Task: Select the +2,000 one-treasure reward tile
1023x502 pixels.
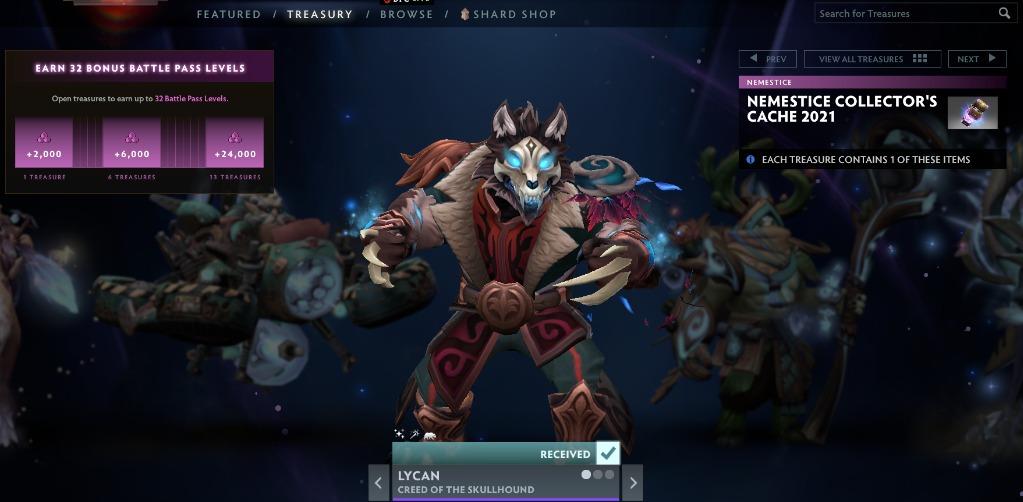Action: pos(44,143)
